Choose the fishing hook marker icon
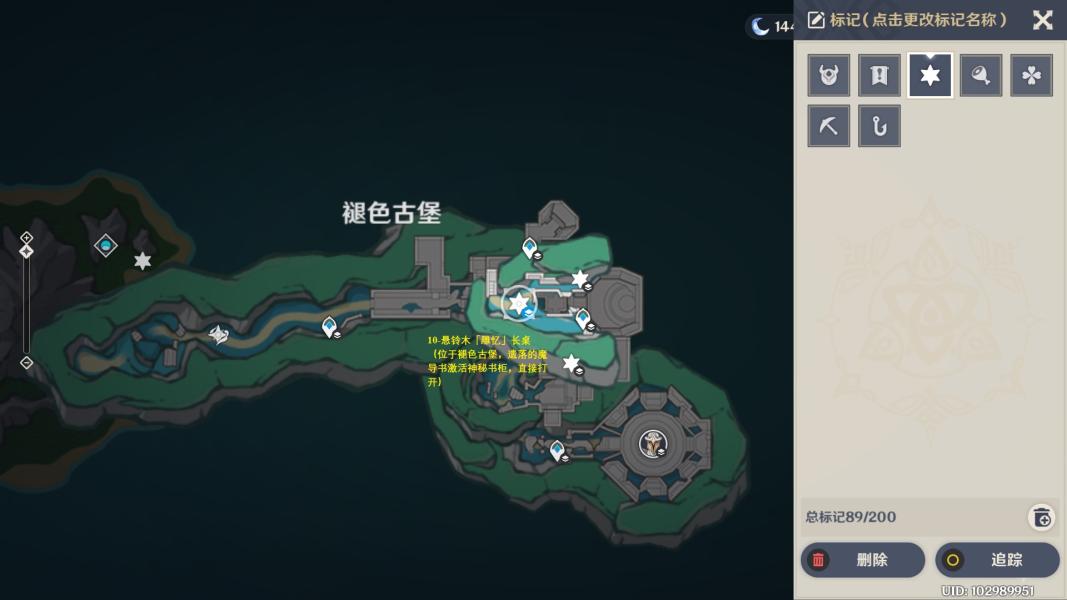The image size is (1067, 600). [879, 127]
